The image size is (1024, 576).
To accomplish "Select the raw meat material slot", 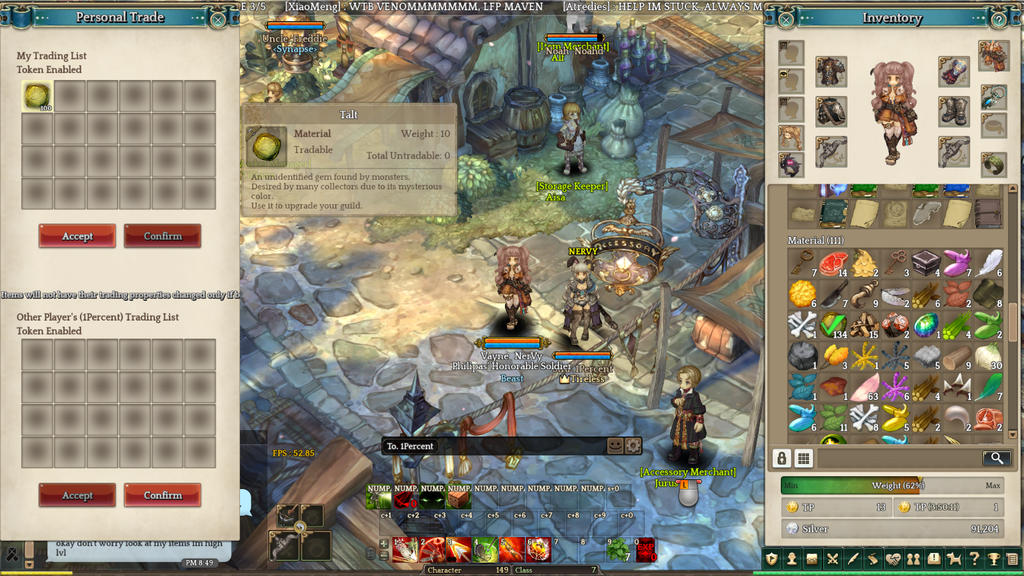I will [832, 263].
